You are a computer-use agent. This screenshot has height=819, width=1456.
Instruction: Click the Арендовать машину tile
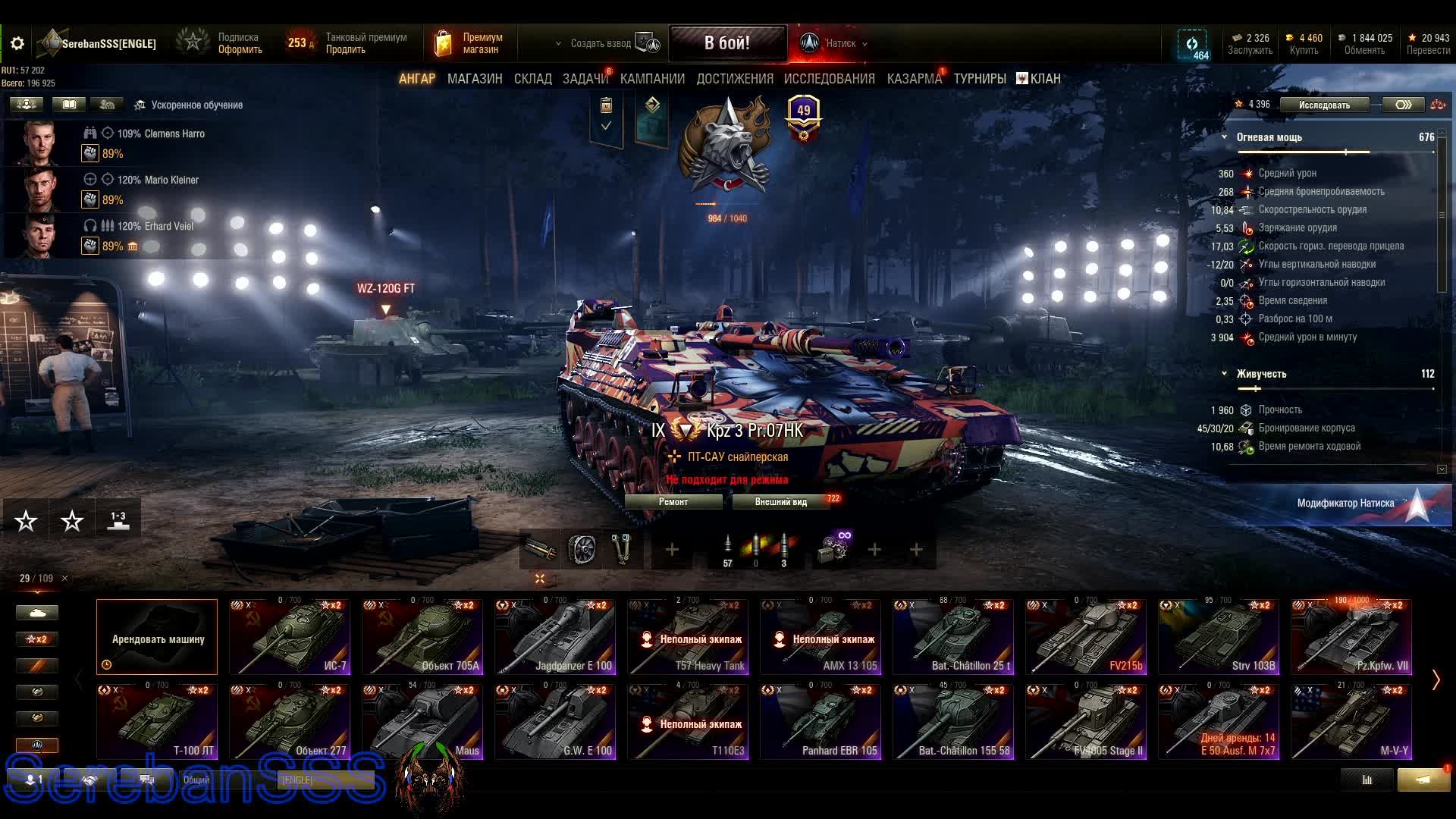(157, 637)
